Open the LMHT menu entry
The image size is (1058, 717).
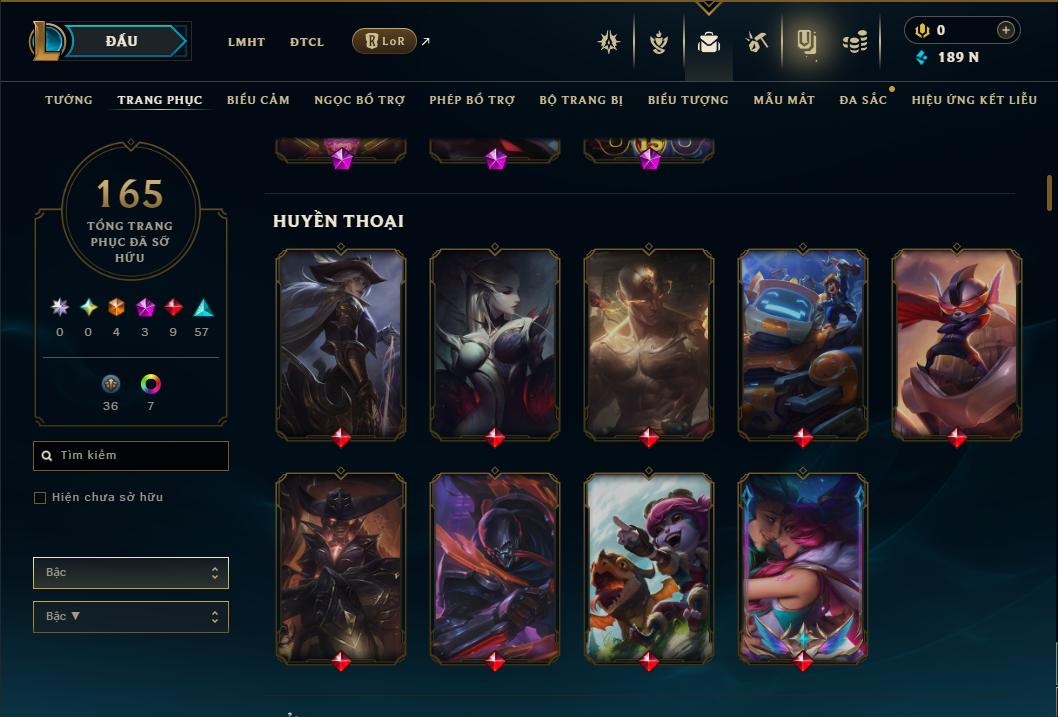pos(246,42)
